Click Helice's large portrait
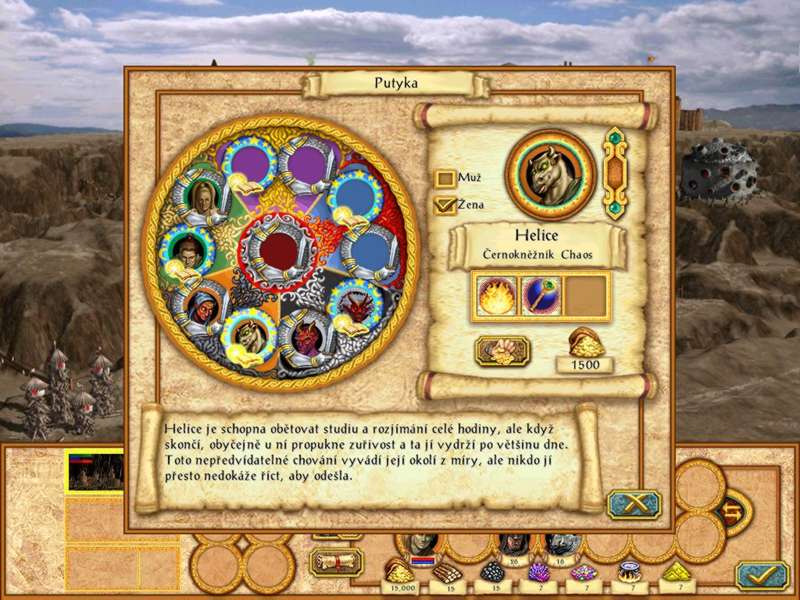Viewport: 800px width, 600px height. [x=550, y=174]
